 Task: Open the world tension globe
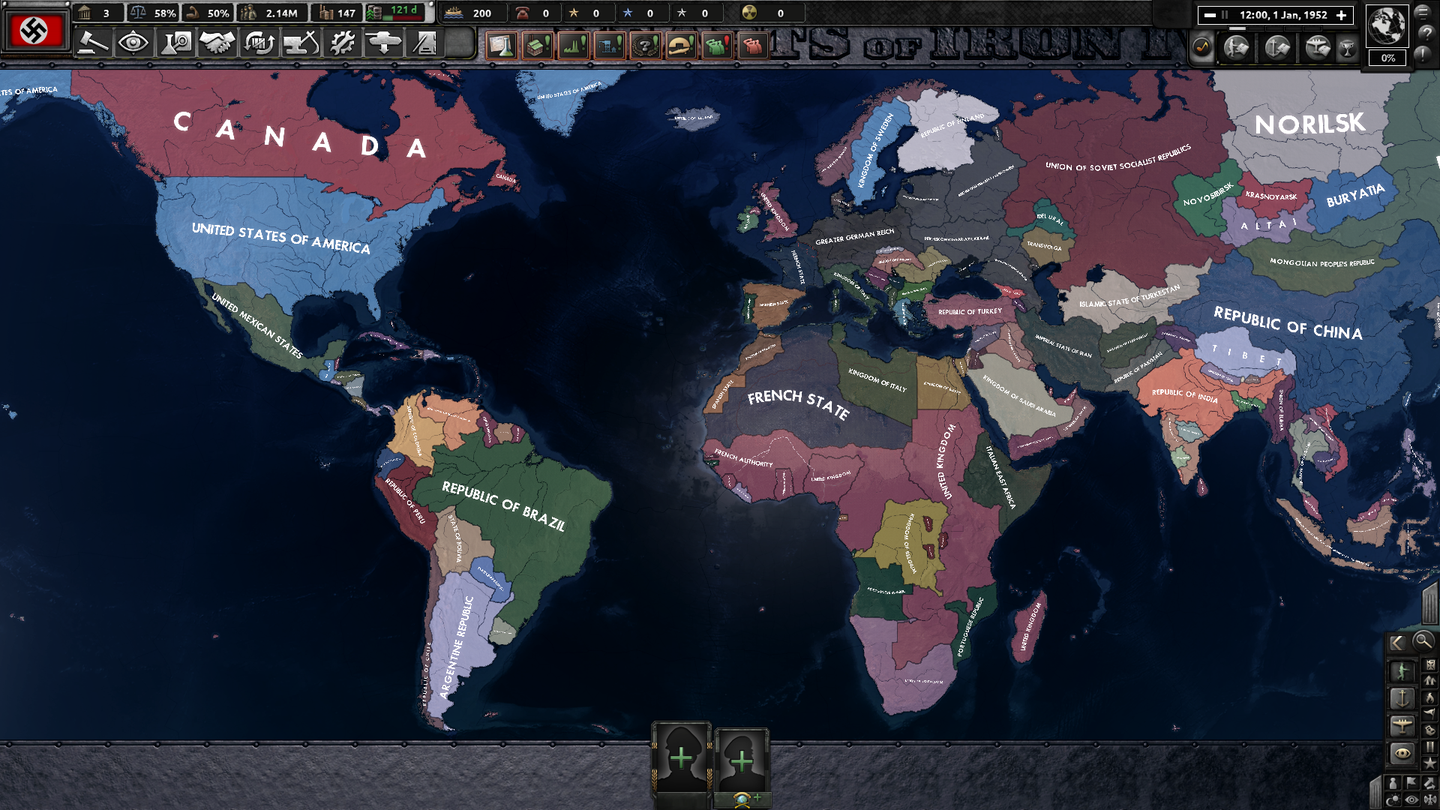click(1387, 26)
